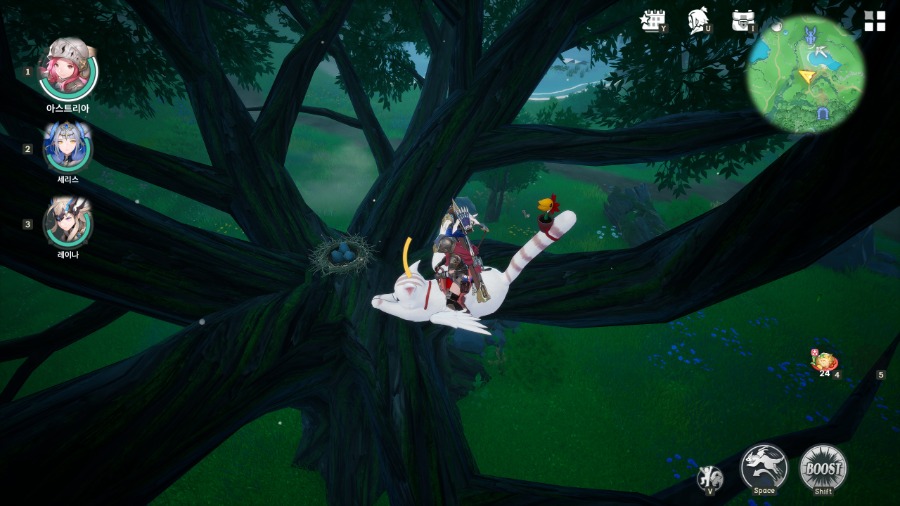Tap the dismount rider icon
This screenshot has height=506, width=900.
pyautogui.click(x=710, y=478)
